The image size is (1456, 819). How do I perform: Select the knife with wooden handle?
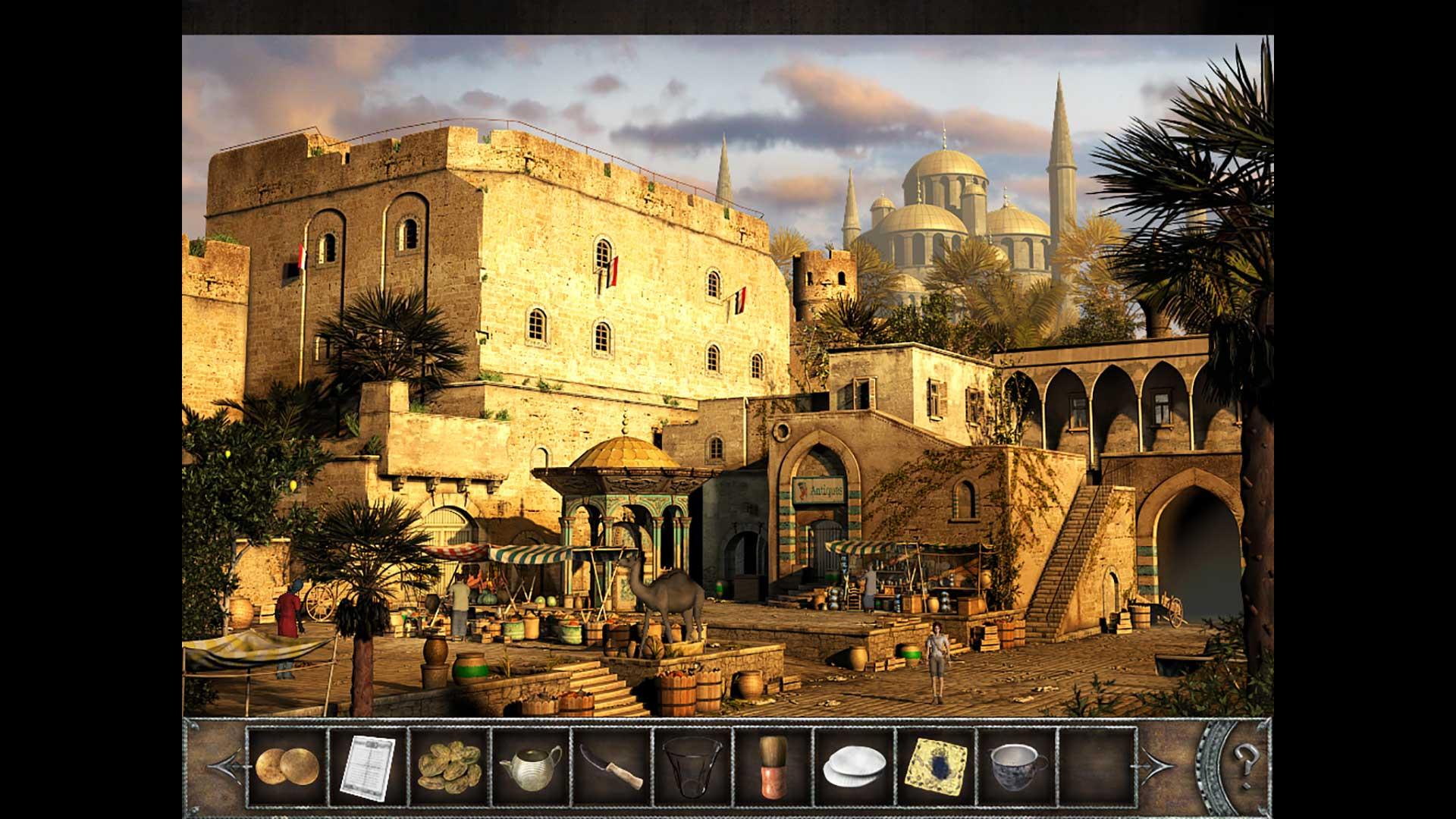point(611,766)
